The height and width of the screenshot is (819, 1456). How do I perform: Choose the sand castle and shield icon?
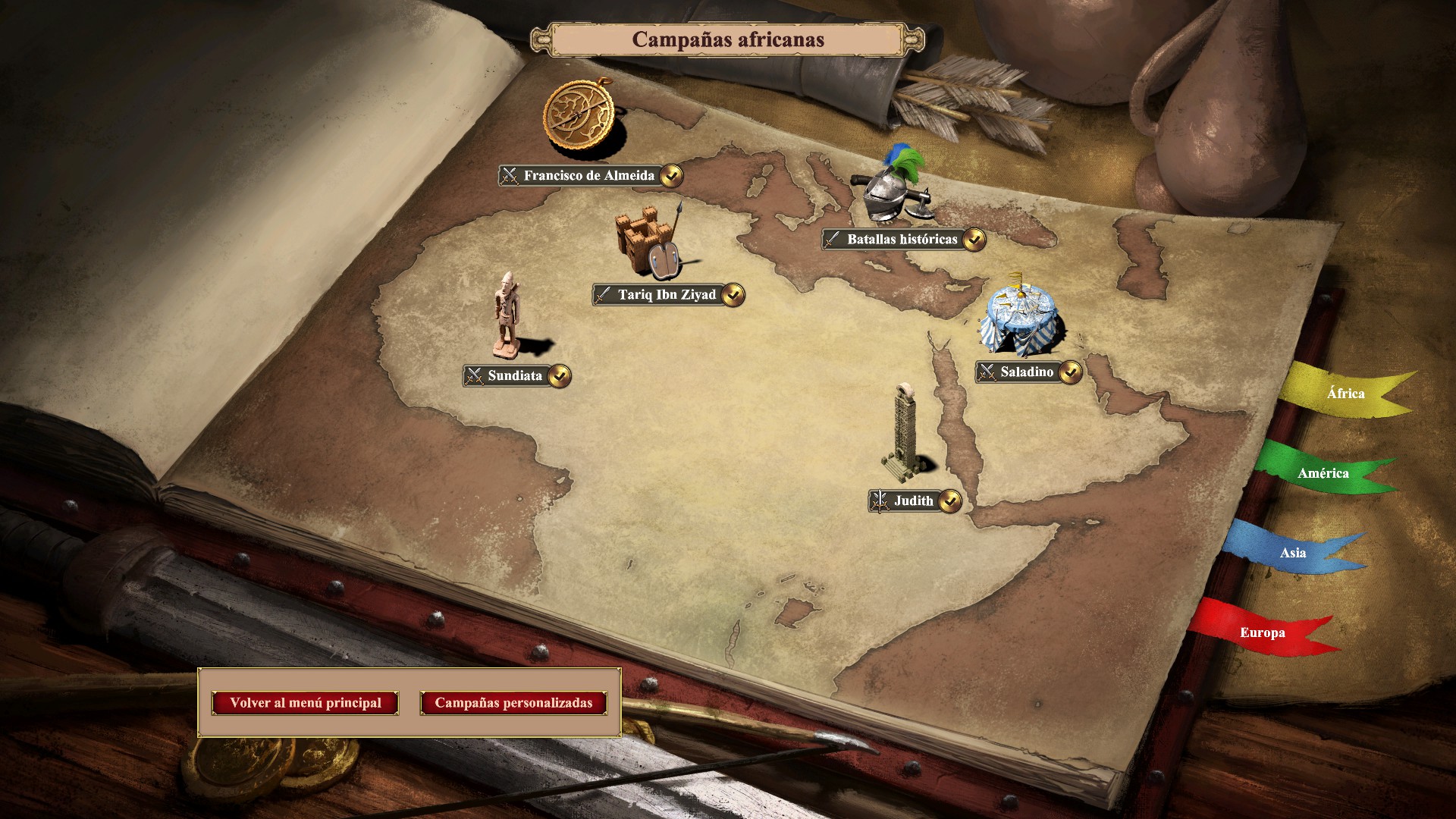648,241
